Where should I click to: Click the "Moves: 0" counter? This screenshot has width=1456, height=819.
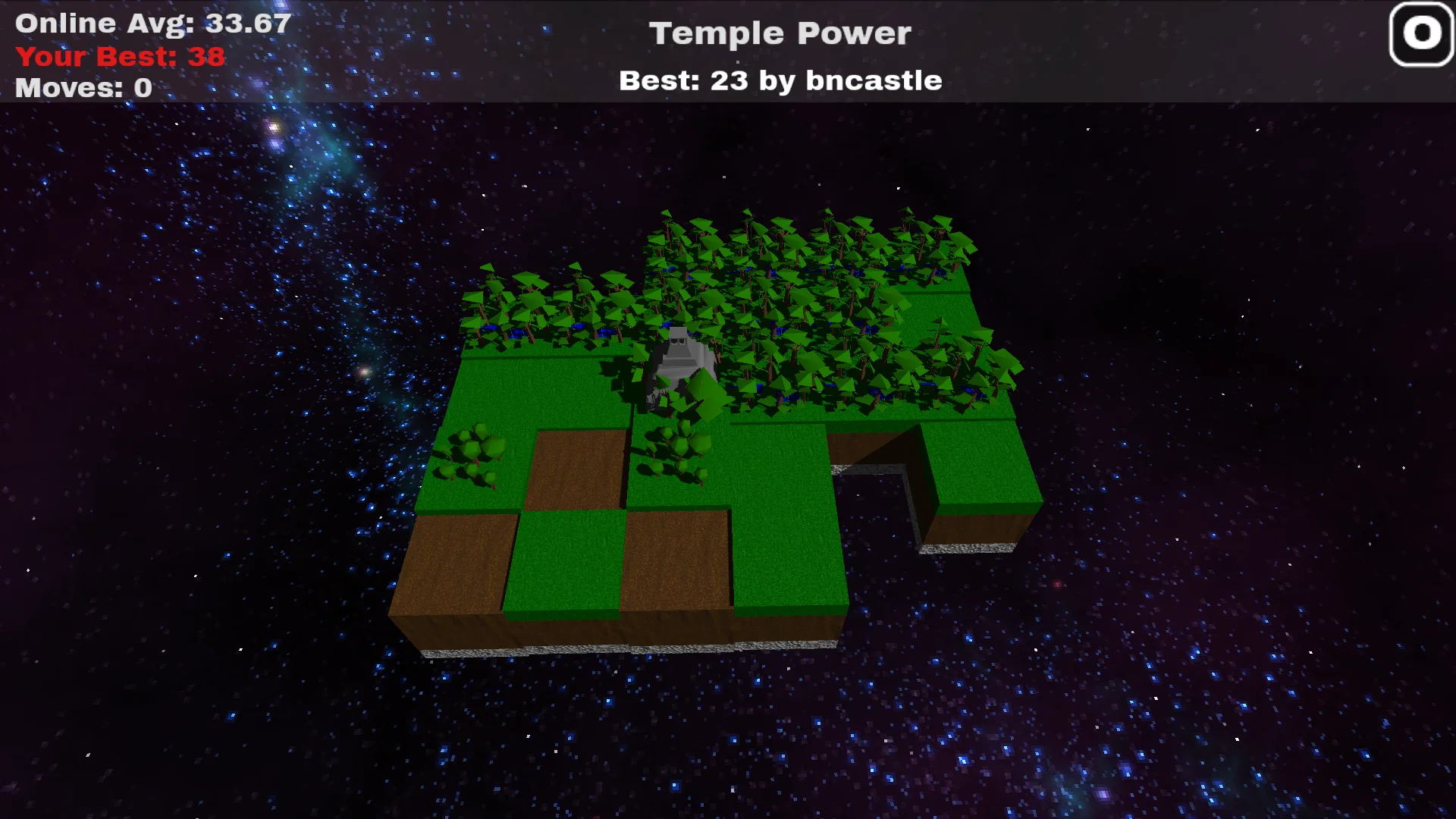coord(82,88)
